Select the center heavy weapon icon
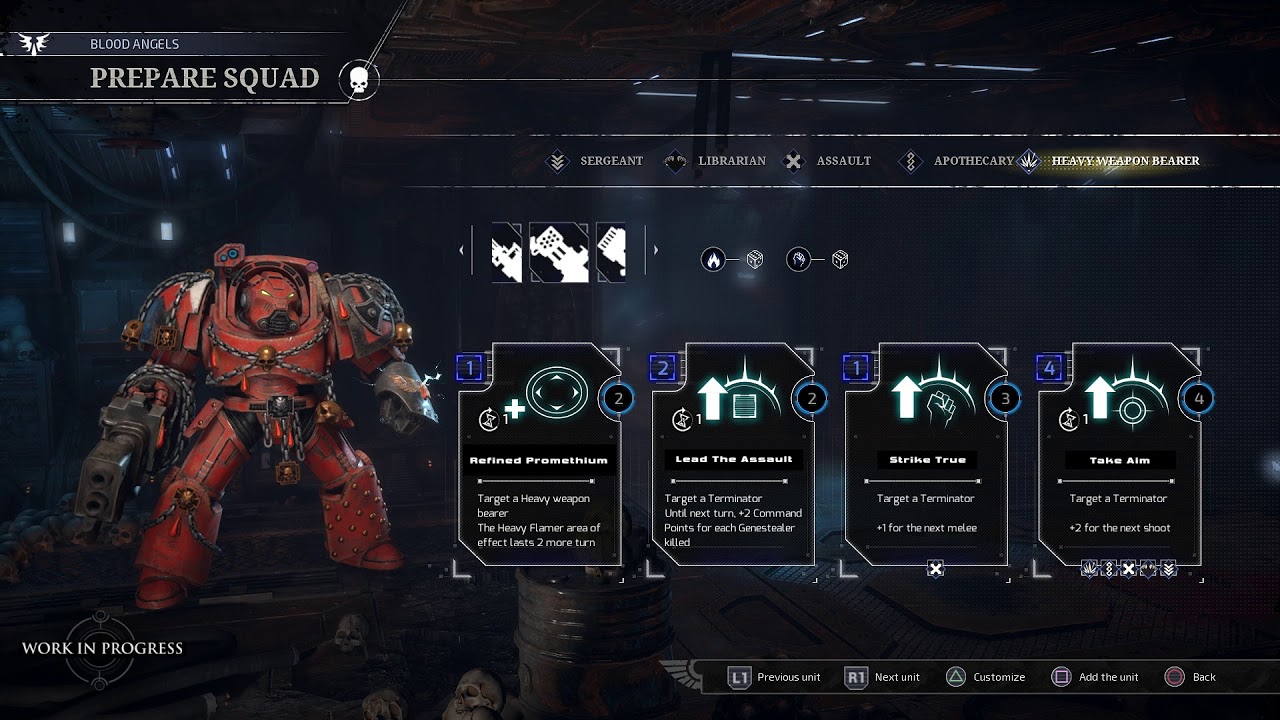Screen dimensions: 1280x720 click(x=559, y=252)
